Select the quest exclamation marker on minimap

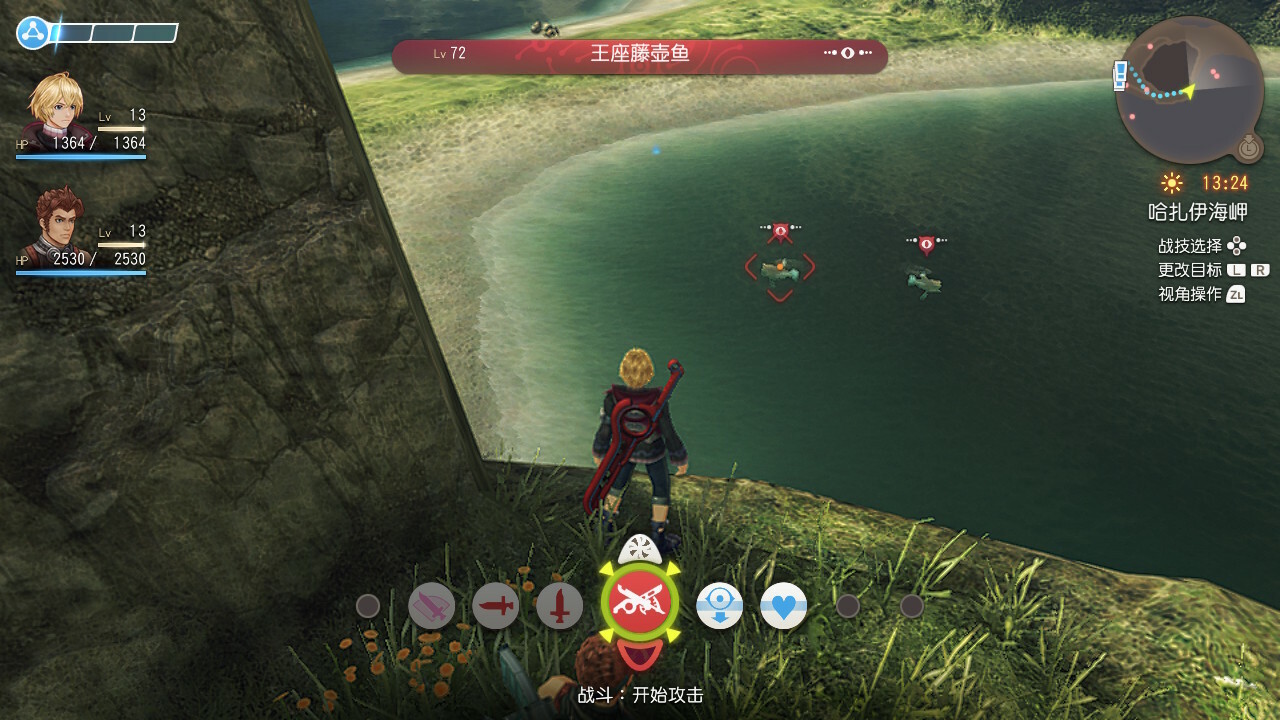pyautogui.click(x=1121, y=75)
